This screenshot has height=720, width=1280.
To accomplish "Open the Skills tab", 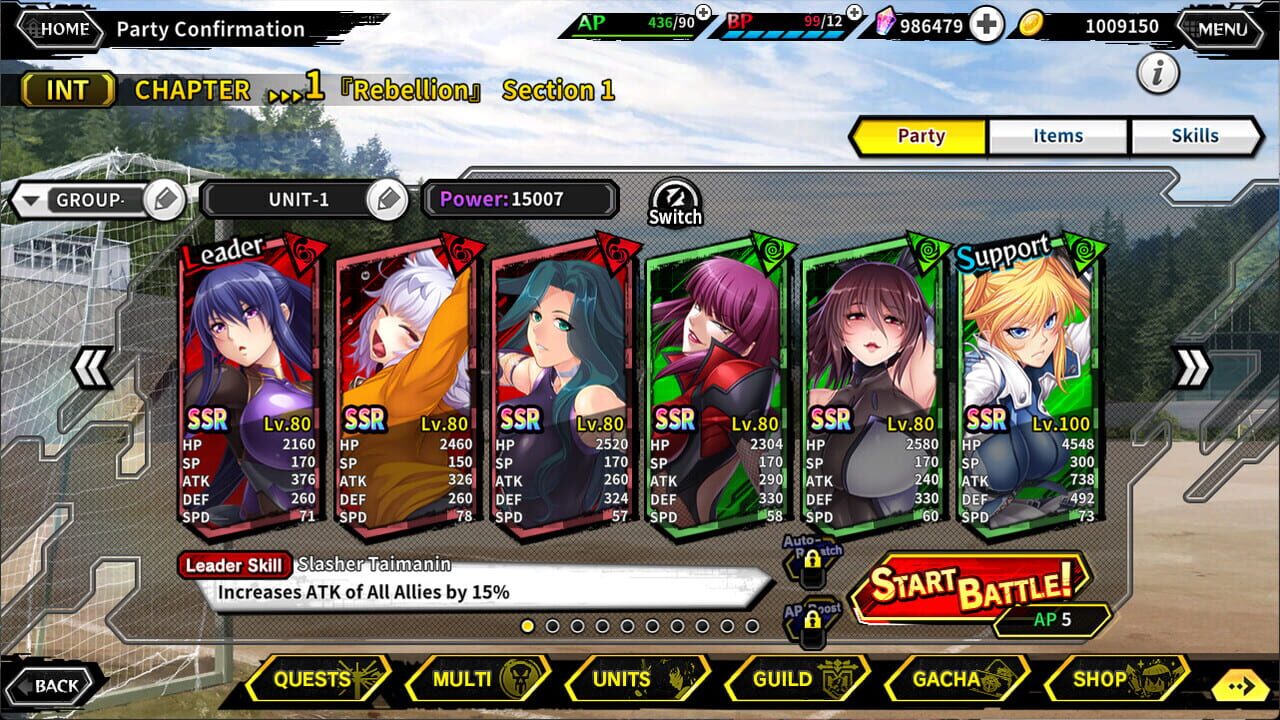I will click(1196, 136).
